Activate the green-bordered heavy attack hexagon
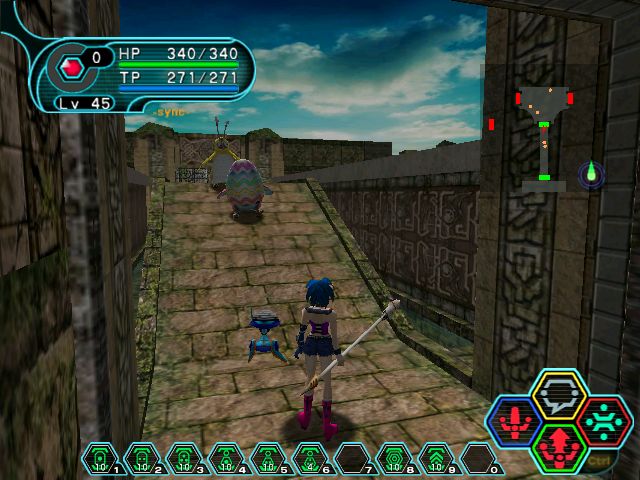The image size is (640, 480). click(559, 447)
